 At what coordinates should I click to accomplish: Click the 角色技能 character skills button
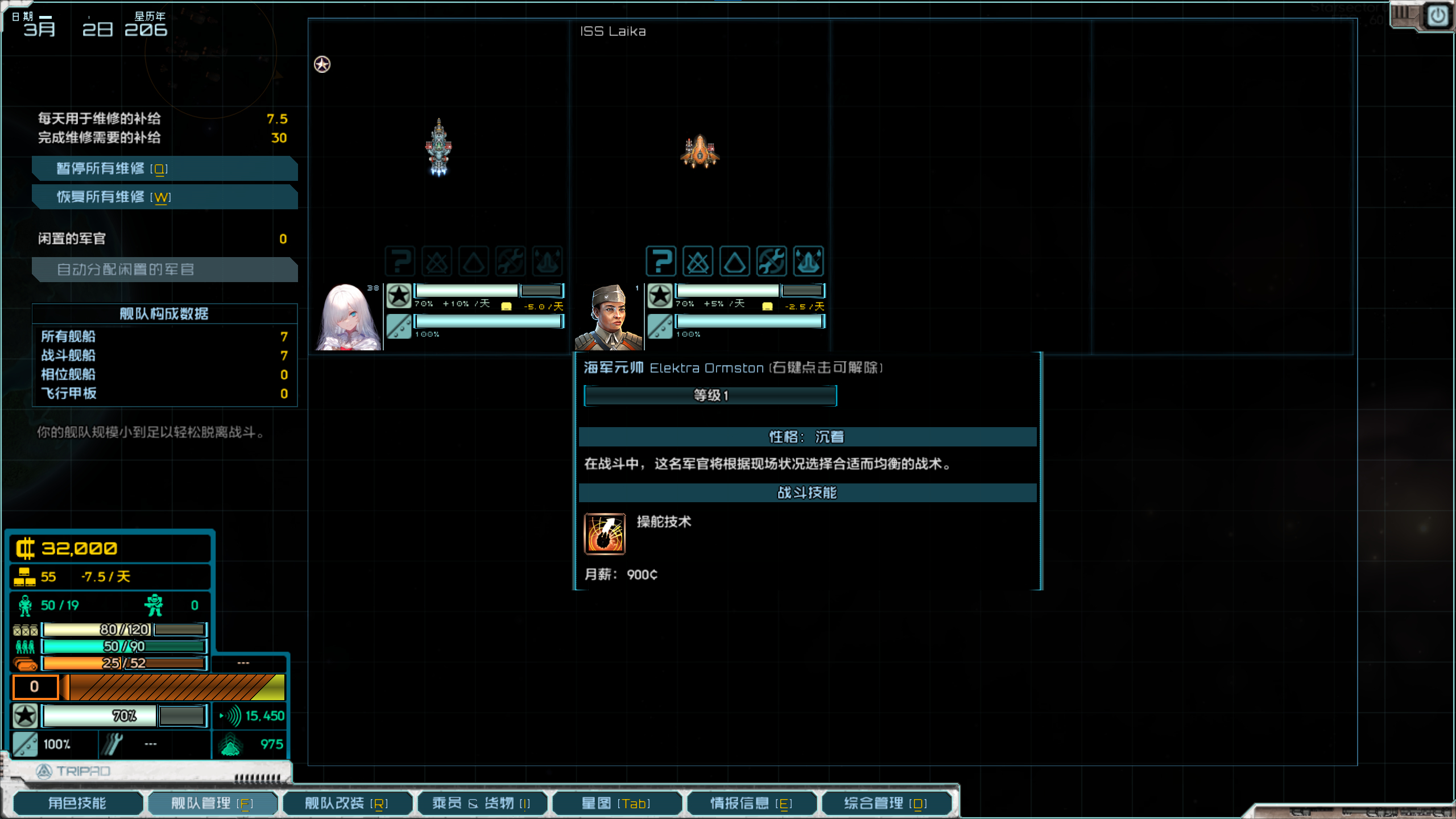(x=78, y=803)
